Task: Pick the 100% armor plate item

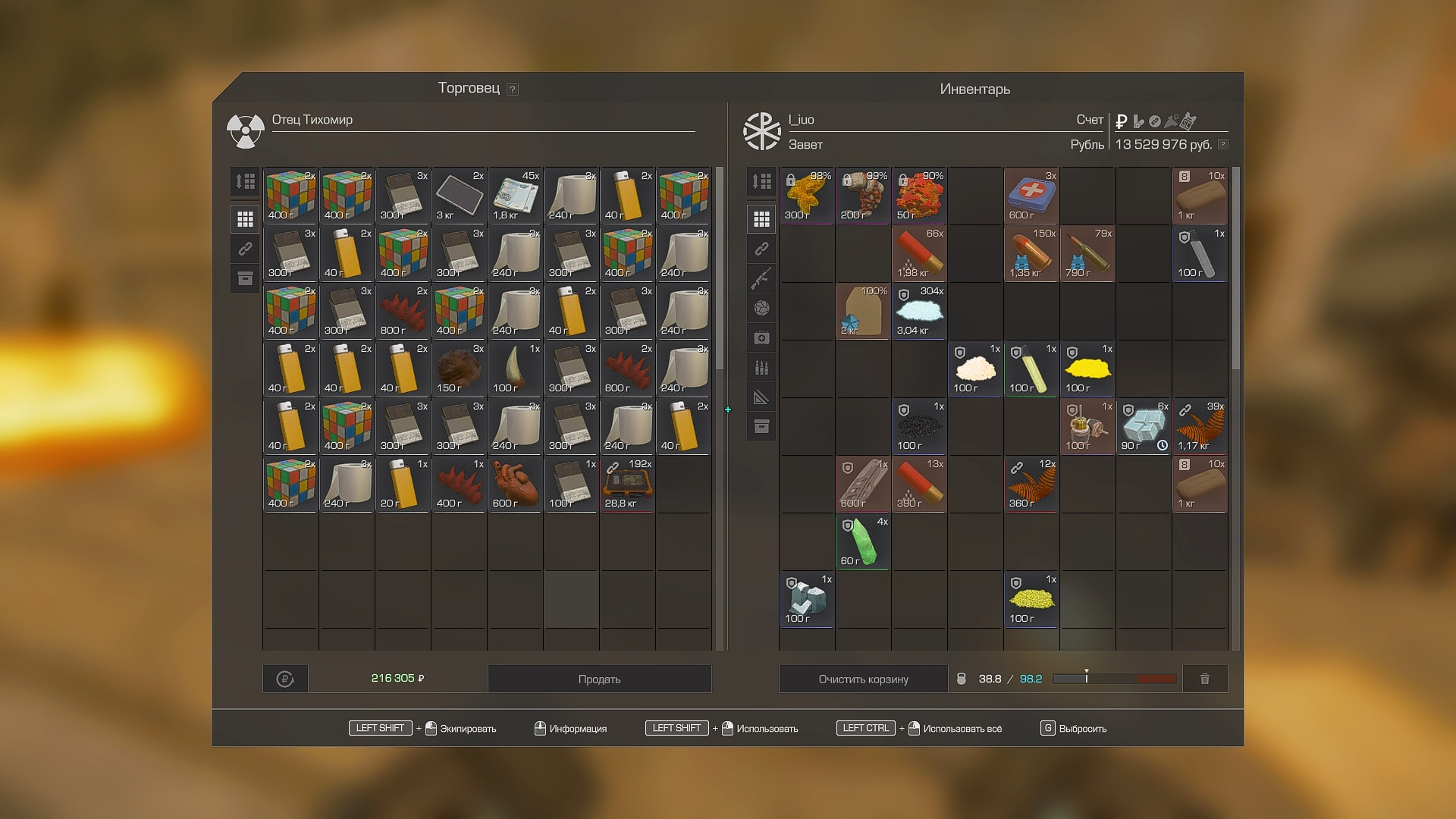Action: click(x=863, y=311)
